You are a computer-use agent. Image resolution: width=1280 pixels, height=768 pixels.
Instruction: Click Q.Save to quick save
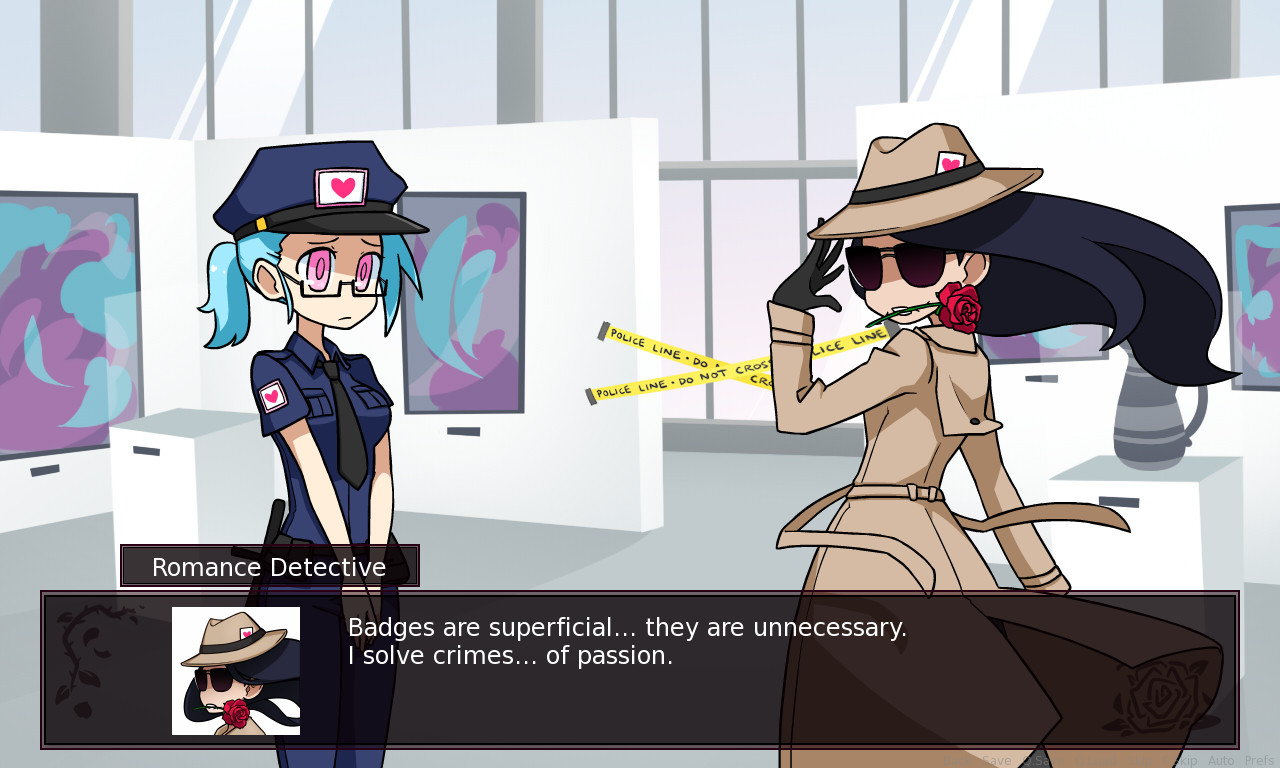(1044, 760)
